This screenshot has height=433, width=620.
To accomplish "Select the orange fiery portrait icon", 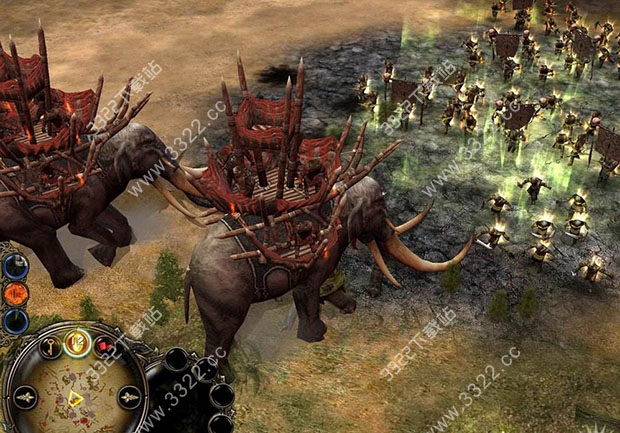I will [x=15, y=295].
